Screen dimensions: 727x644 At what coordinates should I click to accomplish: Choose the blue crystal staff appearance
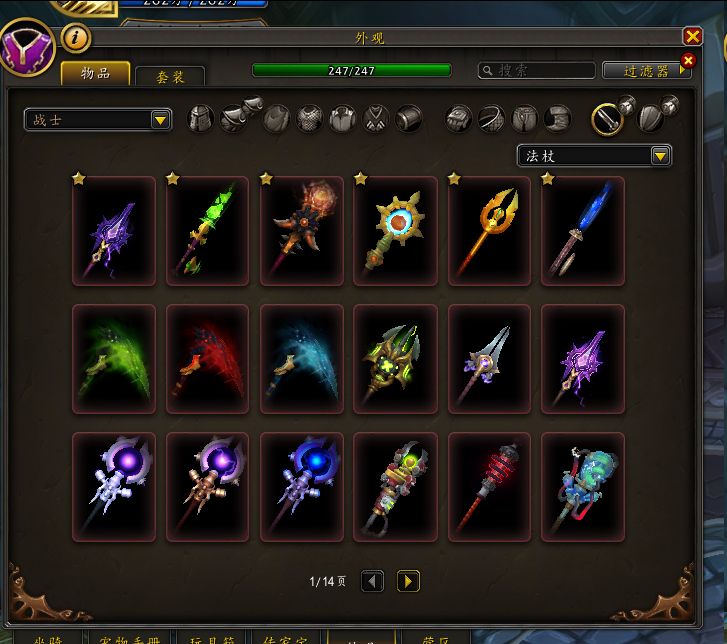[583, 231]
